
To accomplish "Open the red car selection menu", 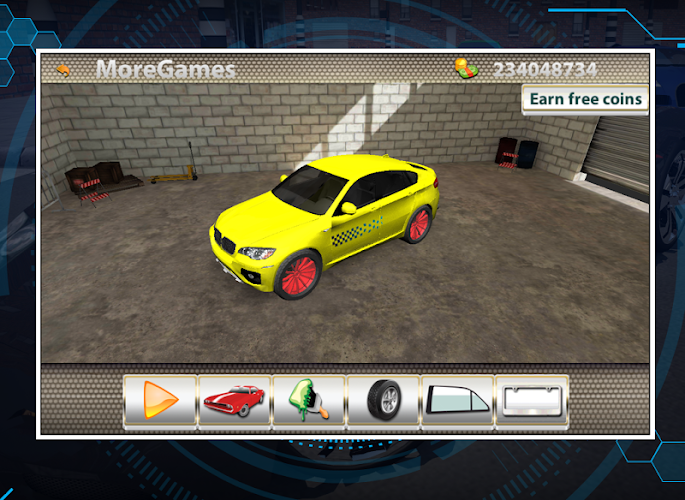I will point(234,402).
